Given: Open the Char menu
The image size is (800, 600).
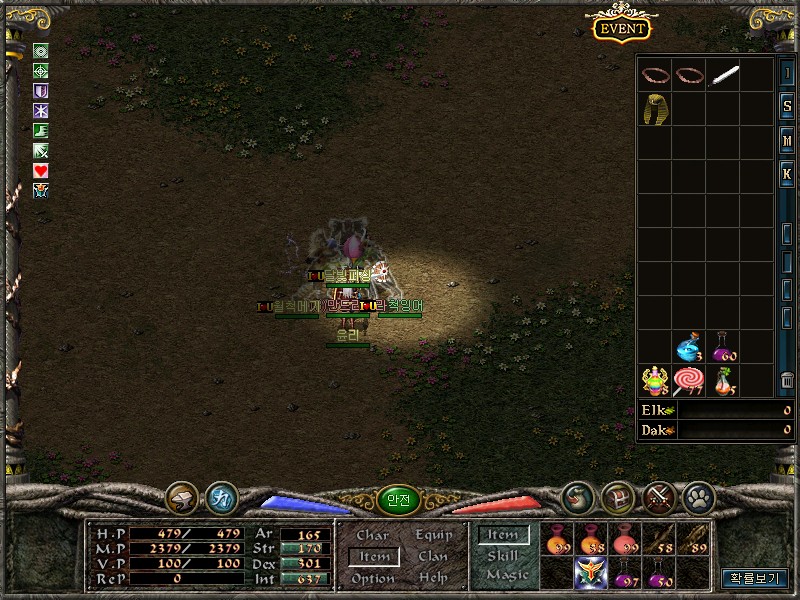Looking at the screenshot, I should pyautogui.click(x=373, y=536).
